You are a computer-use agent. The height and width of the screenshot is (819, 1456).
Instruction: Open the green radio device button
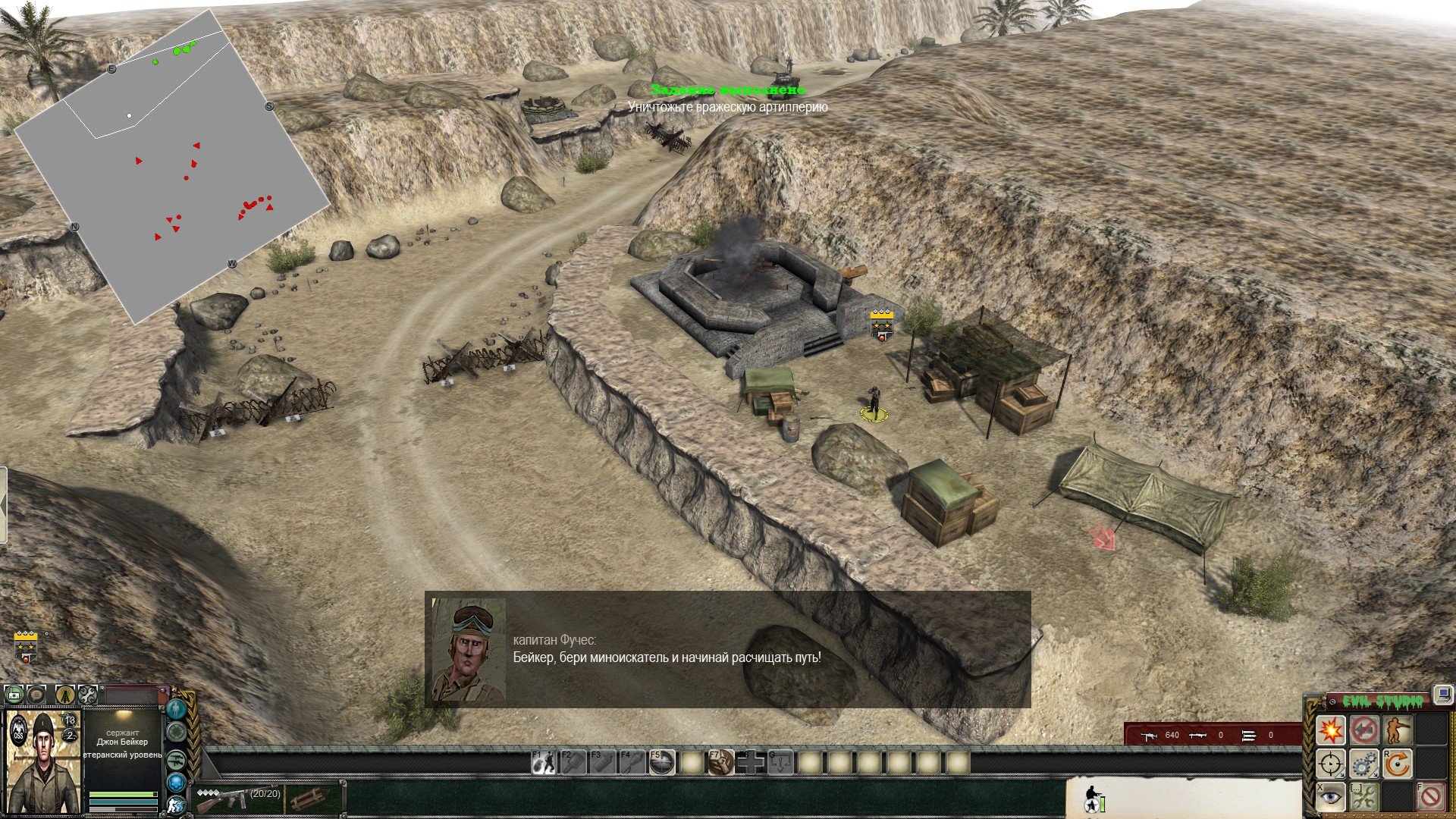point(13,693)
